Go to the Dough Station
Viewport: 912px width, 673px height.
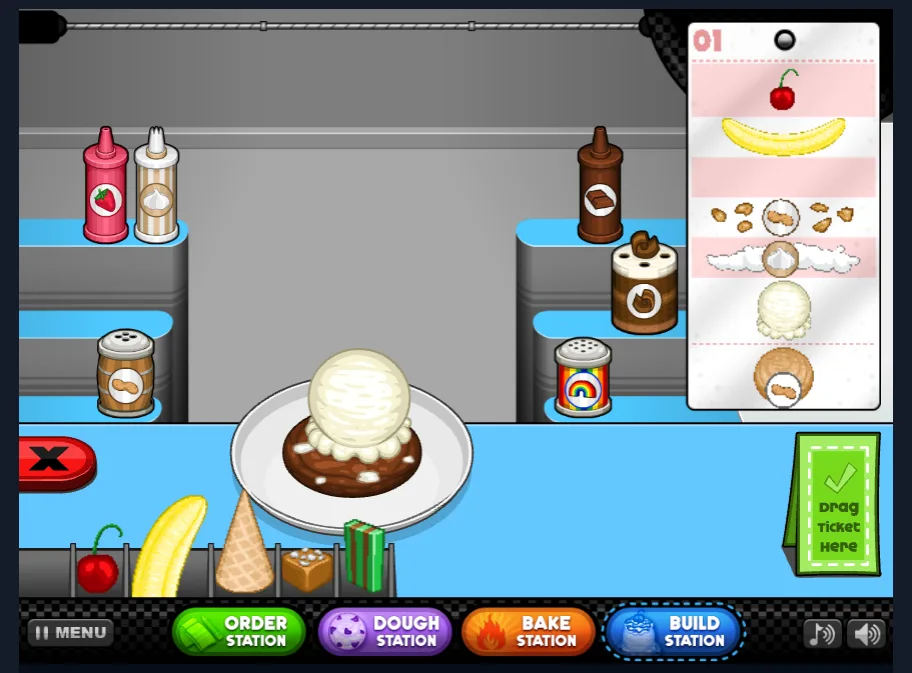click(385, 632)
